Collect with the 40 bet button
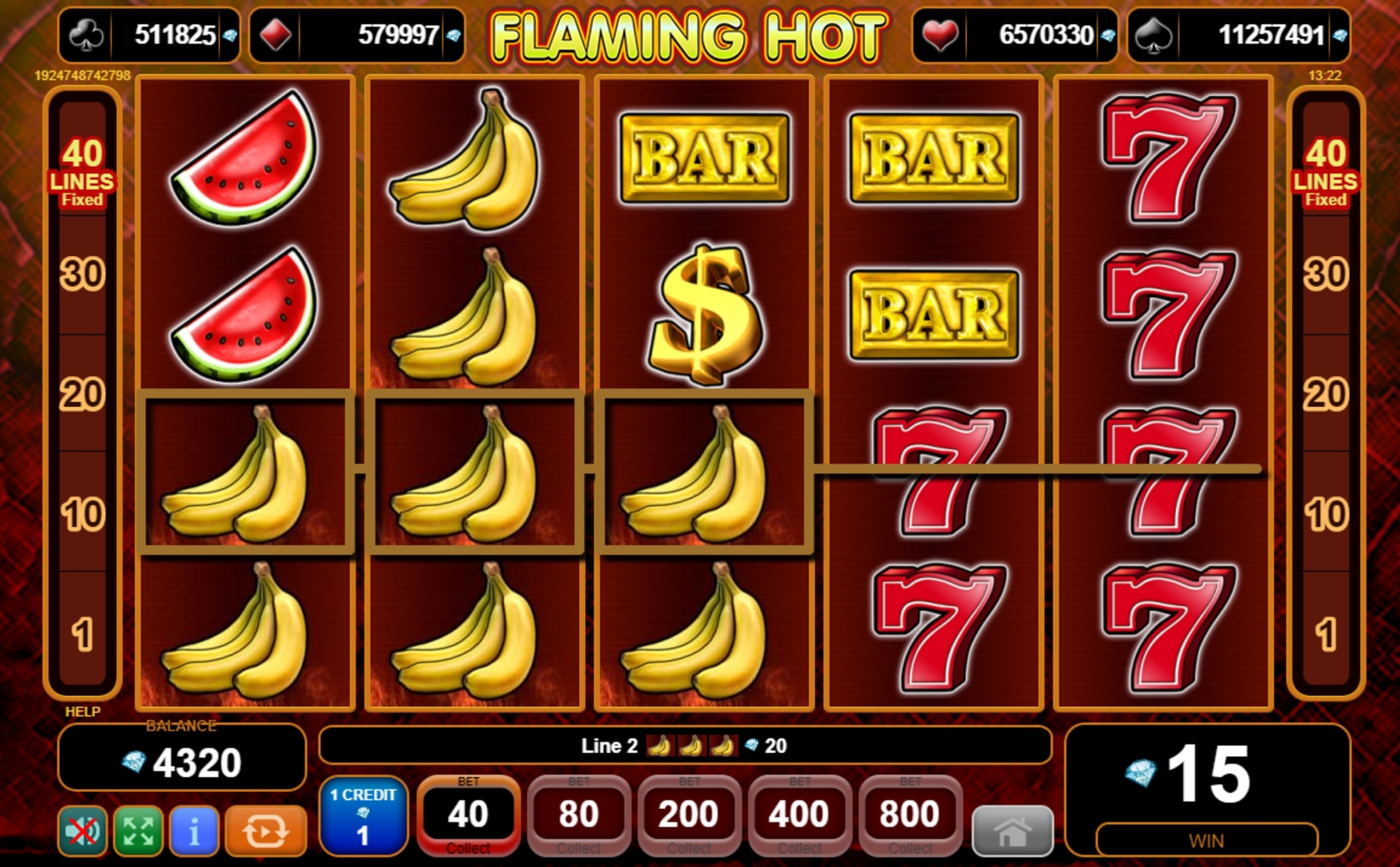1400x867 pixels. coord(468,815)
